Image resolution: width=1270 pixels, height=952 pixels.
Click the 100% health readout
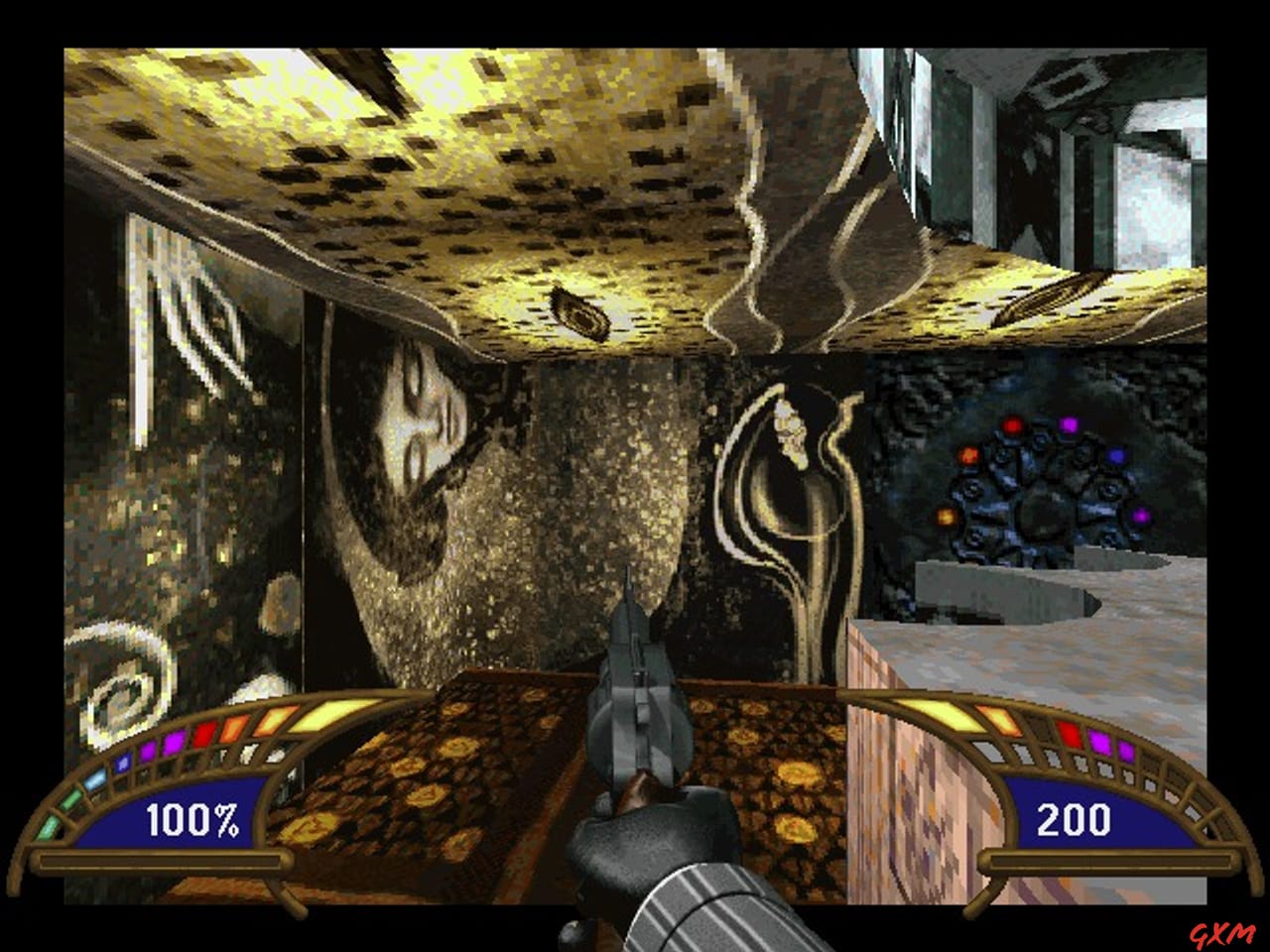tap(191, 819)
